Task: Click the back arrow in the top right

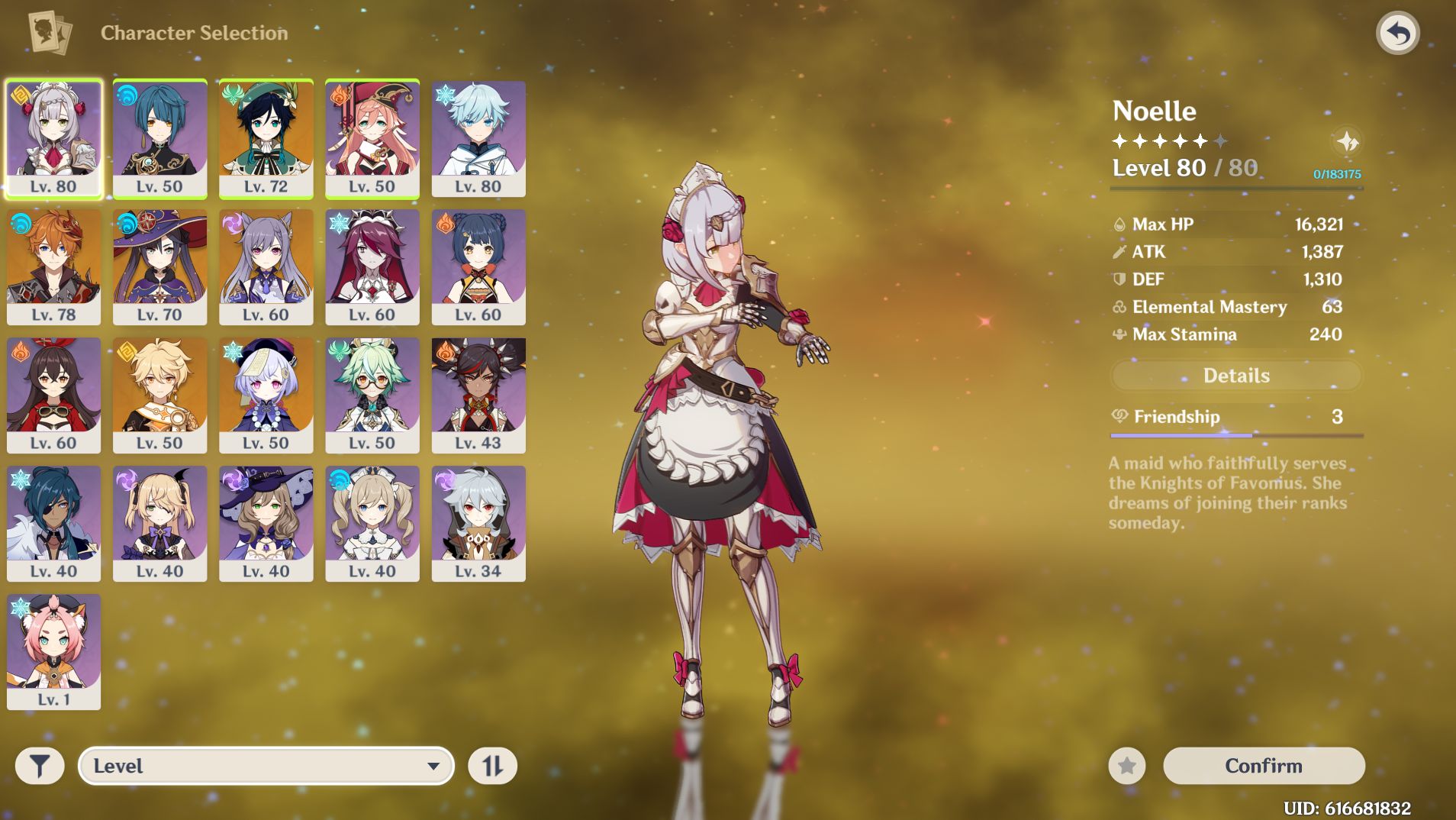Action: pos(1399,32)
